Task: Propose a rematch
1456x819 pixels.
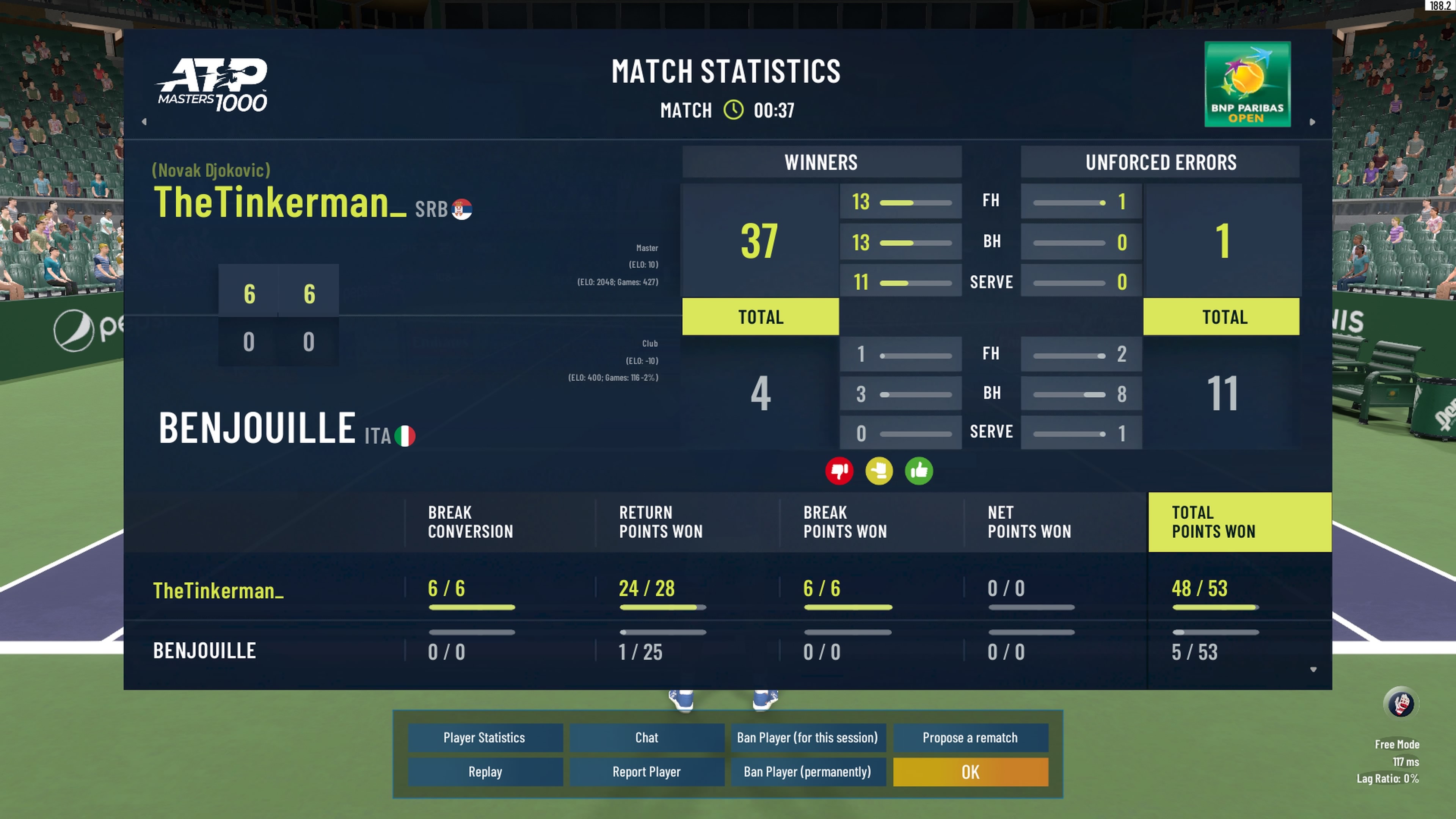Action: 970,737
